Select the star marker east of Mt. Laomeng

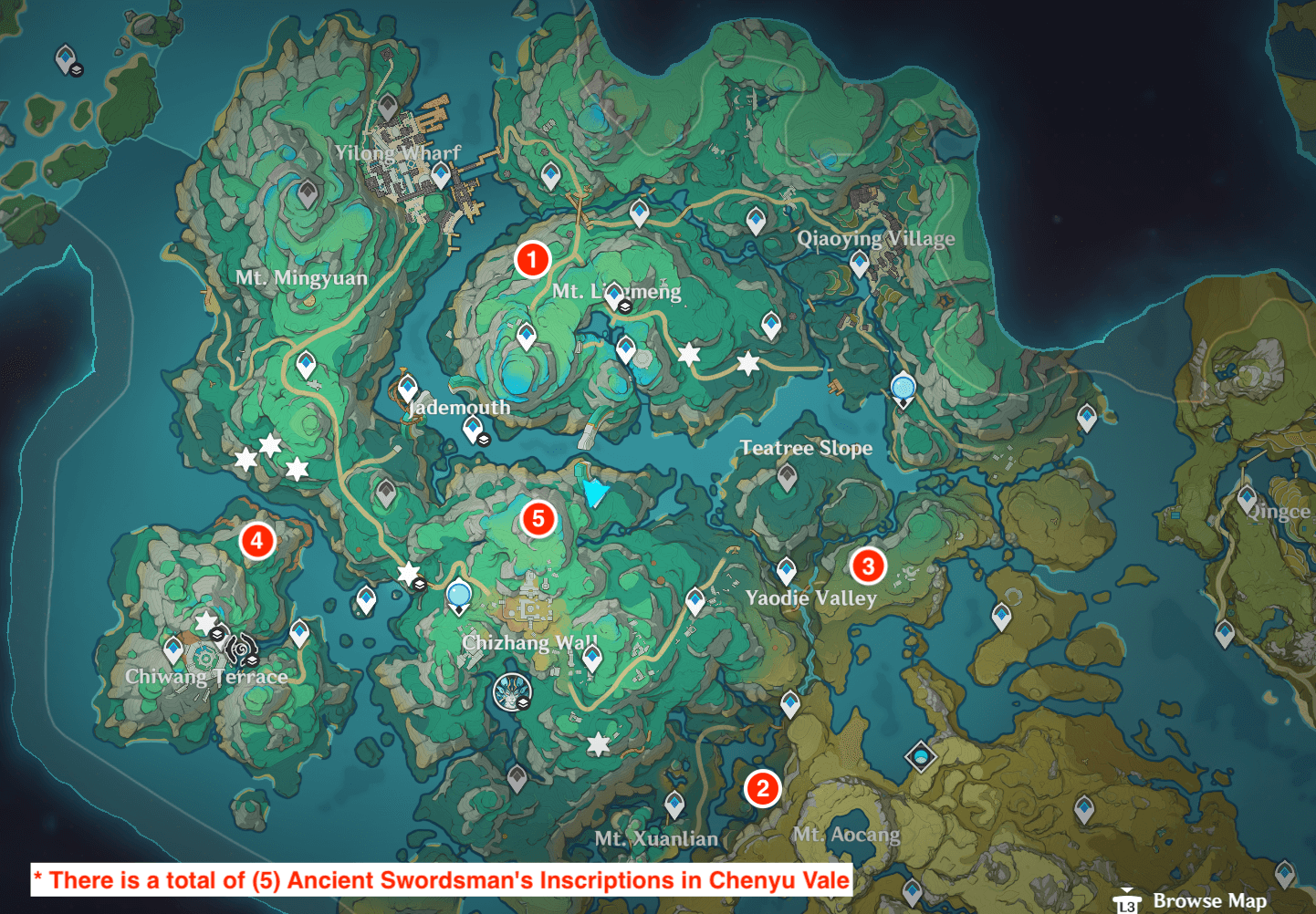tap(688, 354)
